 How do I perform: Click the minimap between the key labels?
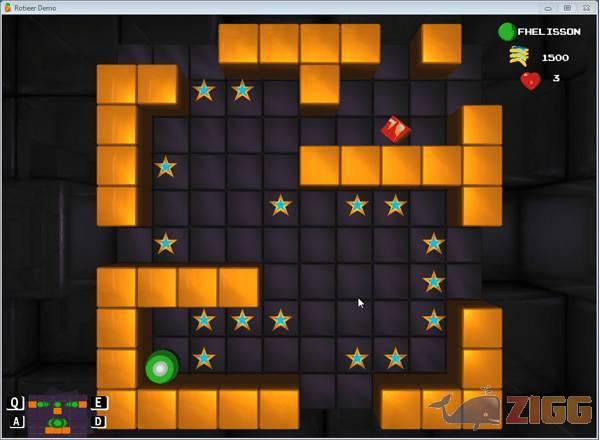pos(57,413)
